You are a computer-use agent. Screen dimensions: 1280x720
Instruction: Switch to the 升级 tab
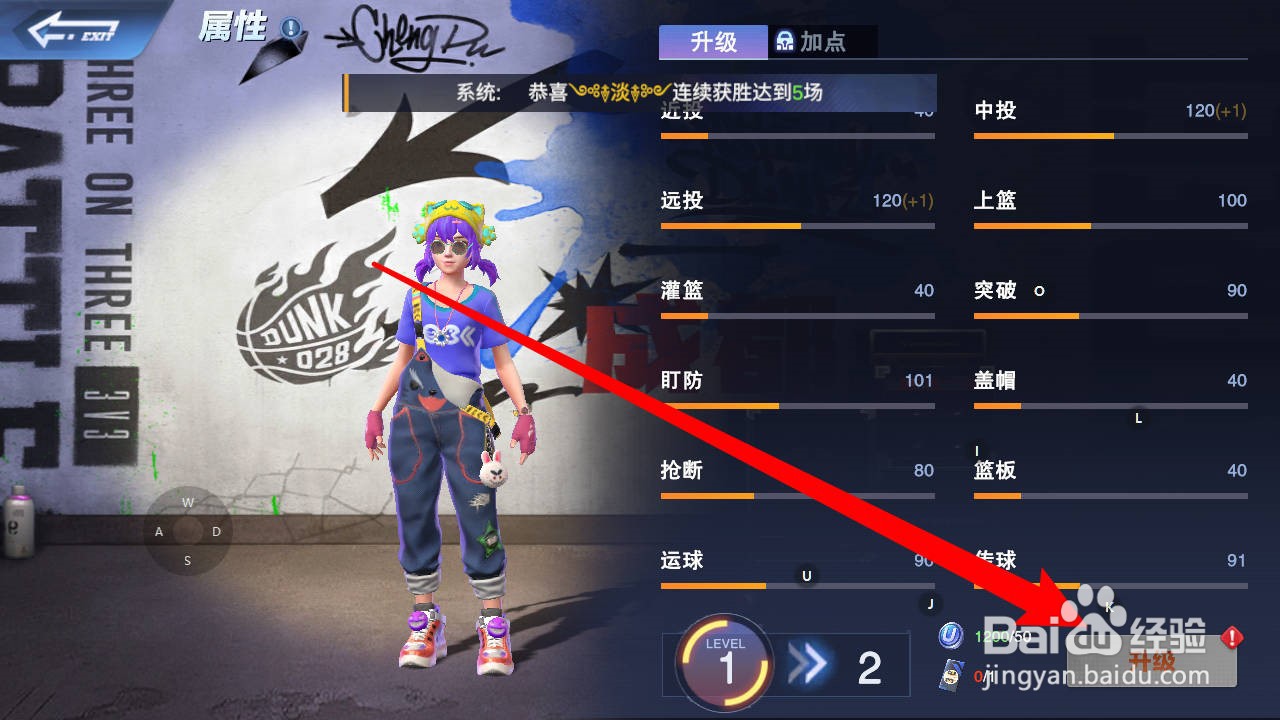(712, 42)
